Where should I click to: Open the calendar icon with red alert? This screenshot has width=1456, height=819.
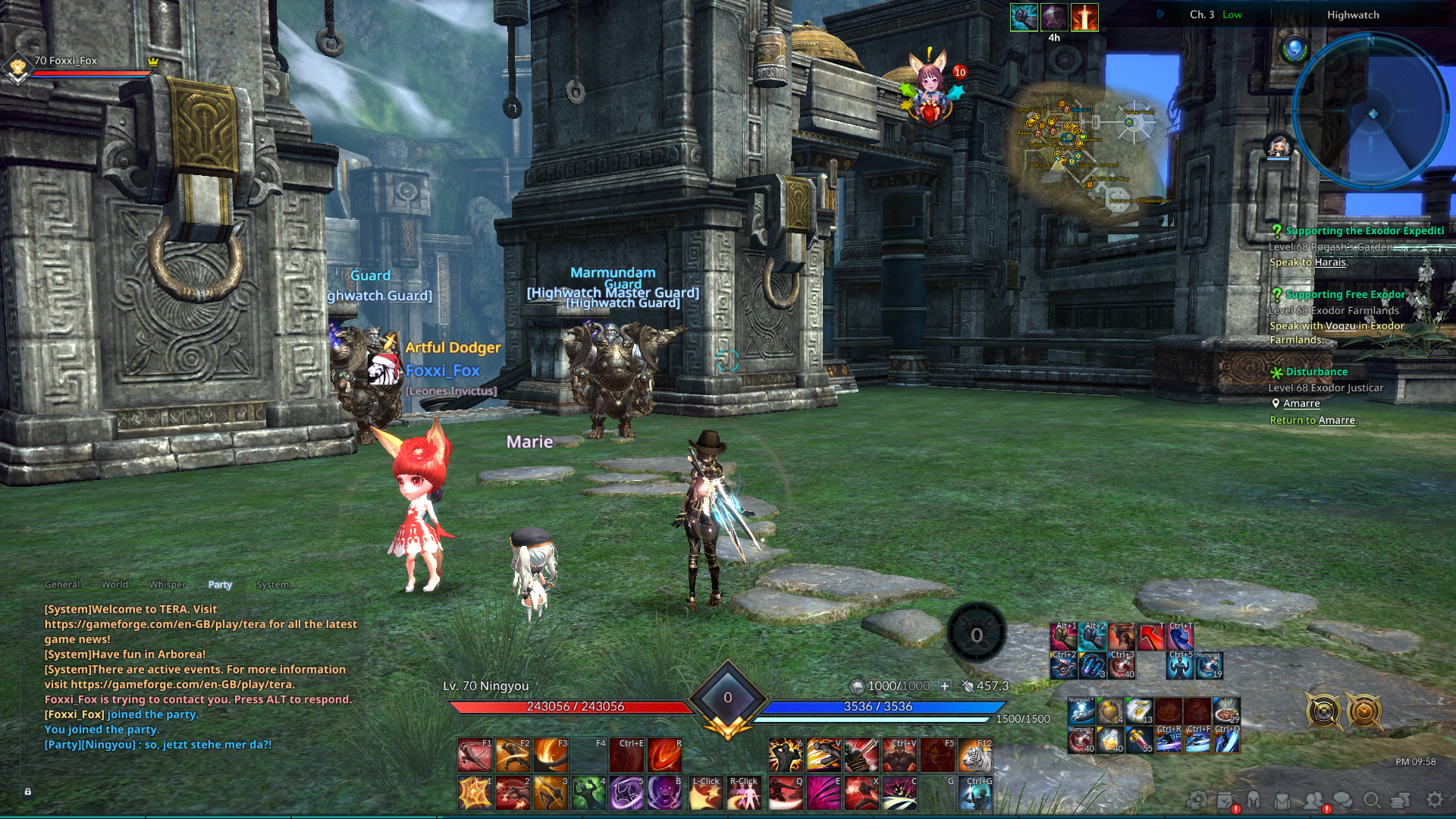(x=1225, y=799)
